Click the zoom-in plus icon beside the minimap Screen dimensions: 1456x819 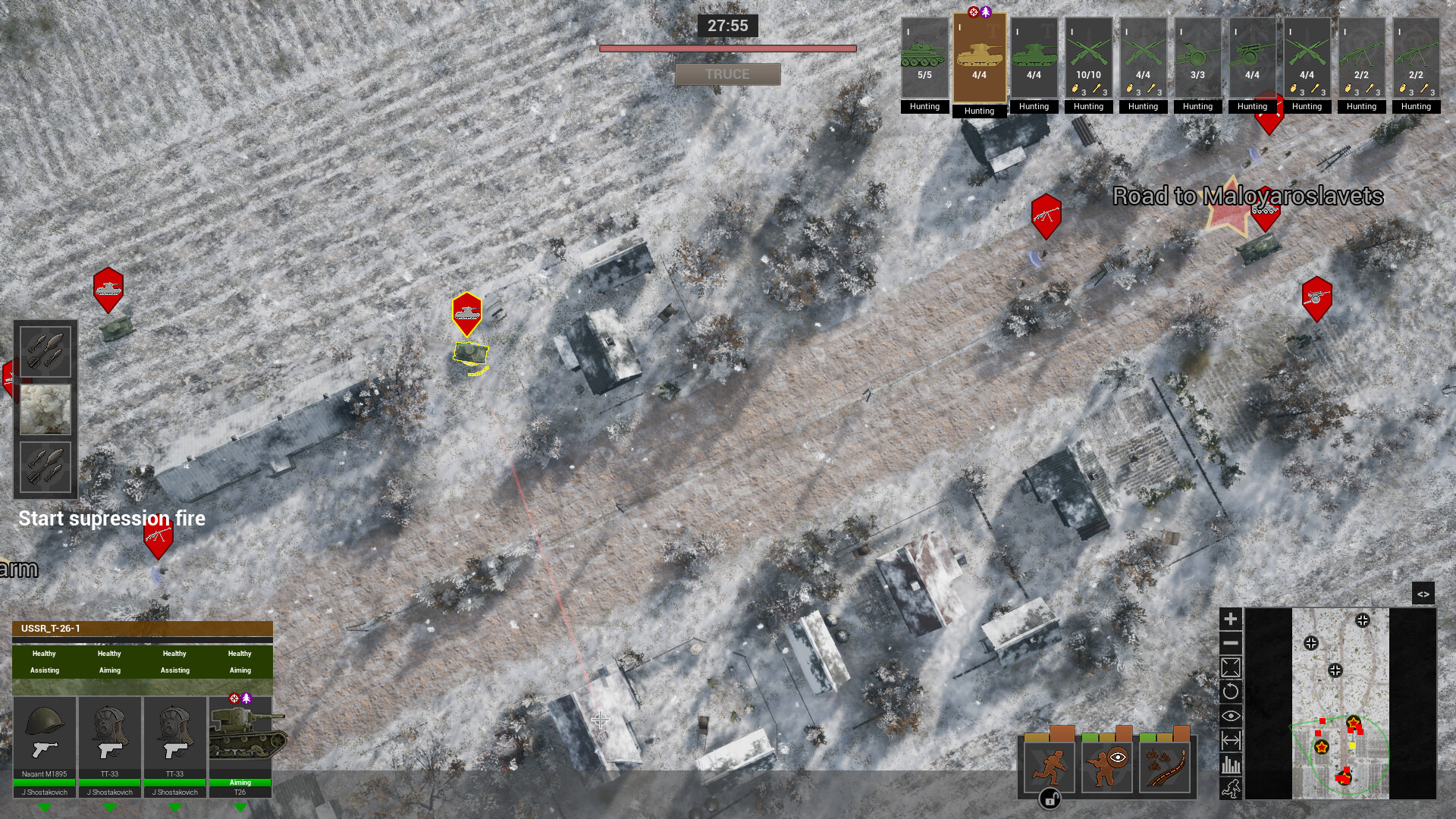(x=1230, y=618)
